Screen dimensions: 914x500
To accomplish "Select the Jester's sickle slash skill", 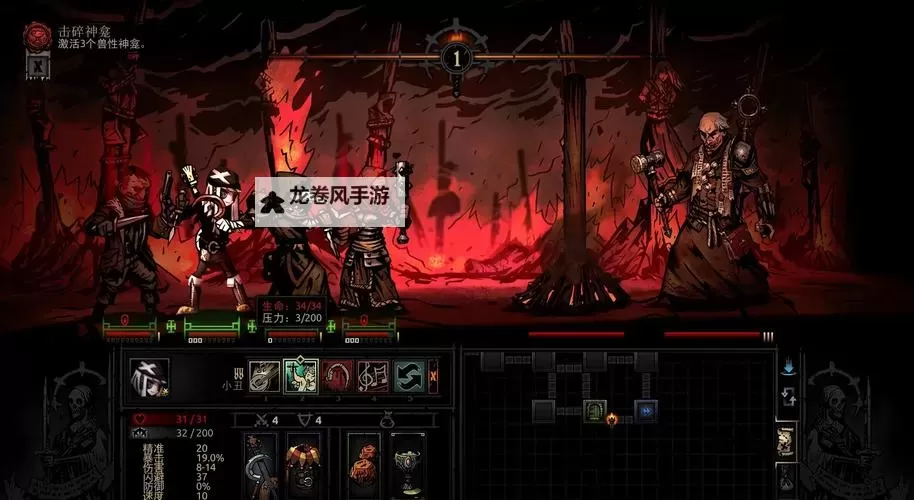I will [264, 375].
